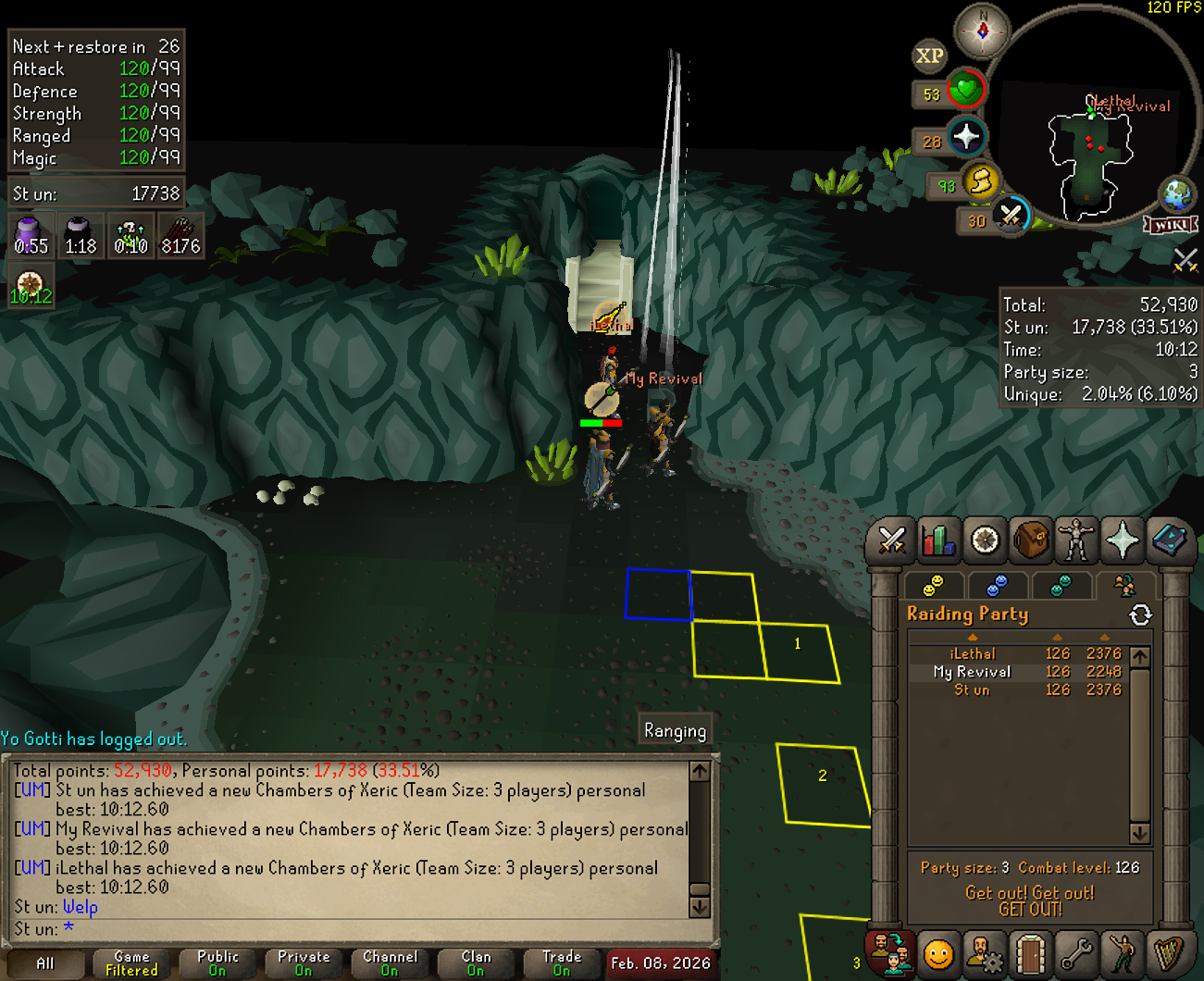Open the Wiki lookup banner
The width and height of the screenshot is (1204, 981).
[1171, 225]
